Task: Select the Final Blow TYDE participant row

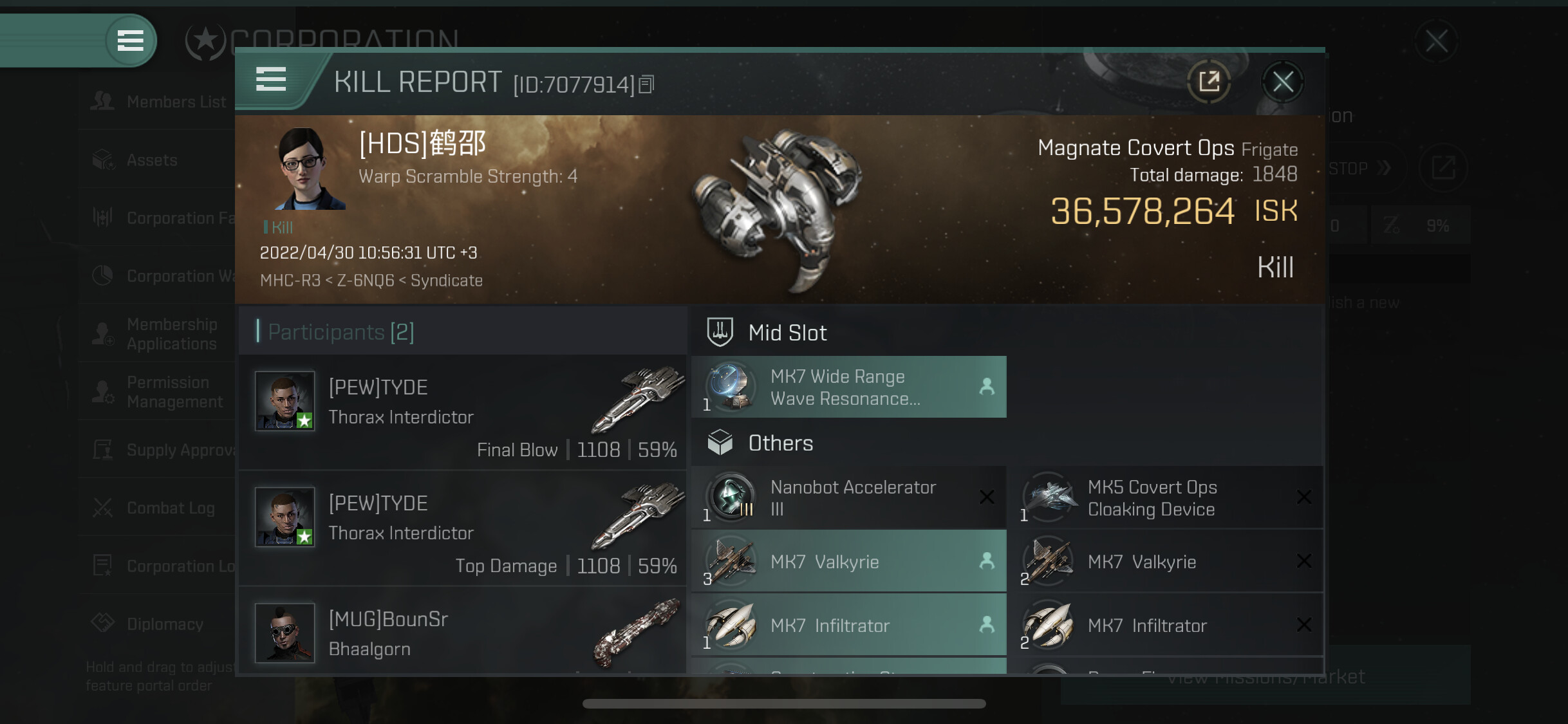Action: (462, 412)
